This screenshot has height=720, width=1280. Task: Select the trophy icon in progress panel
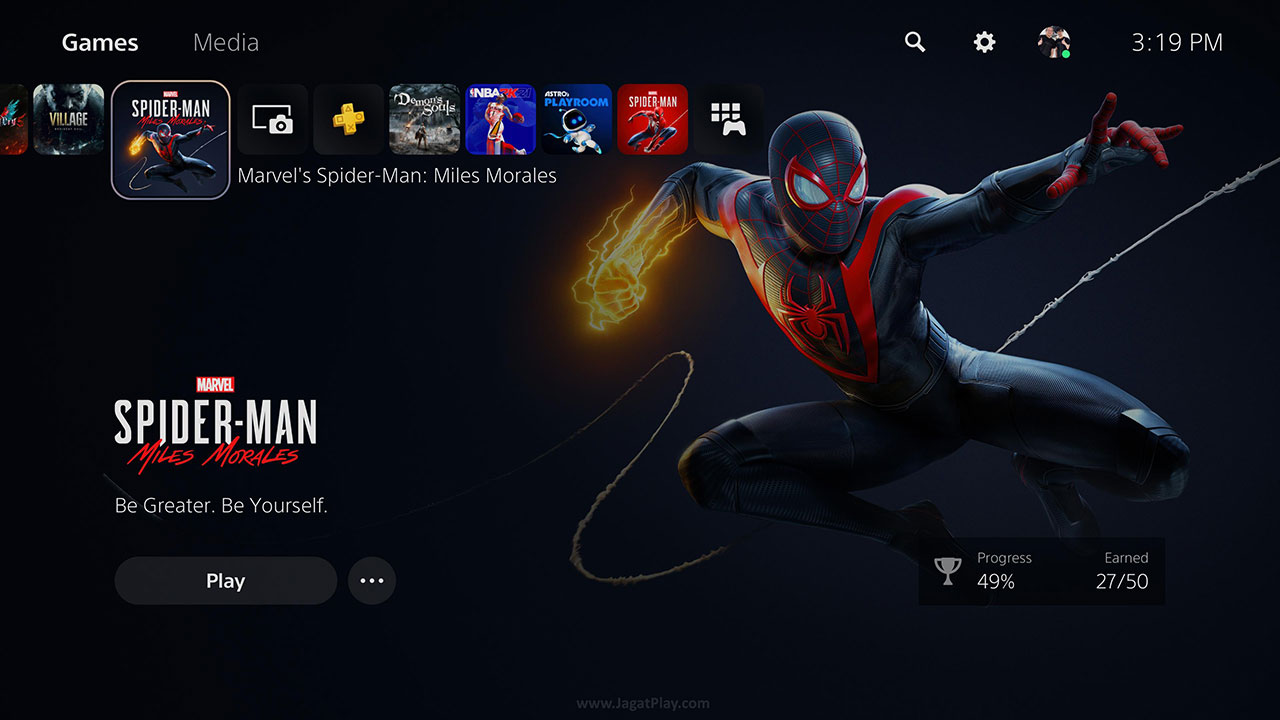click(x=948, y=570)
